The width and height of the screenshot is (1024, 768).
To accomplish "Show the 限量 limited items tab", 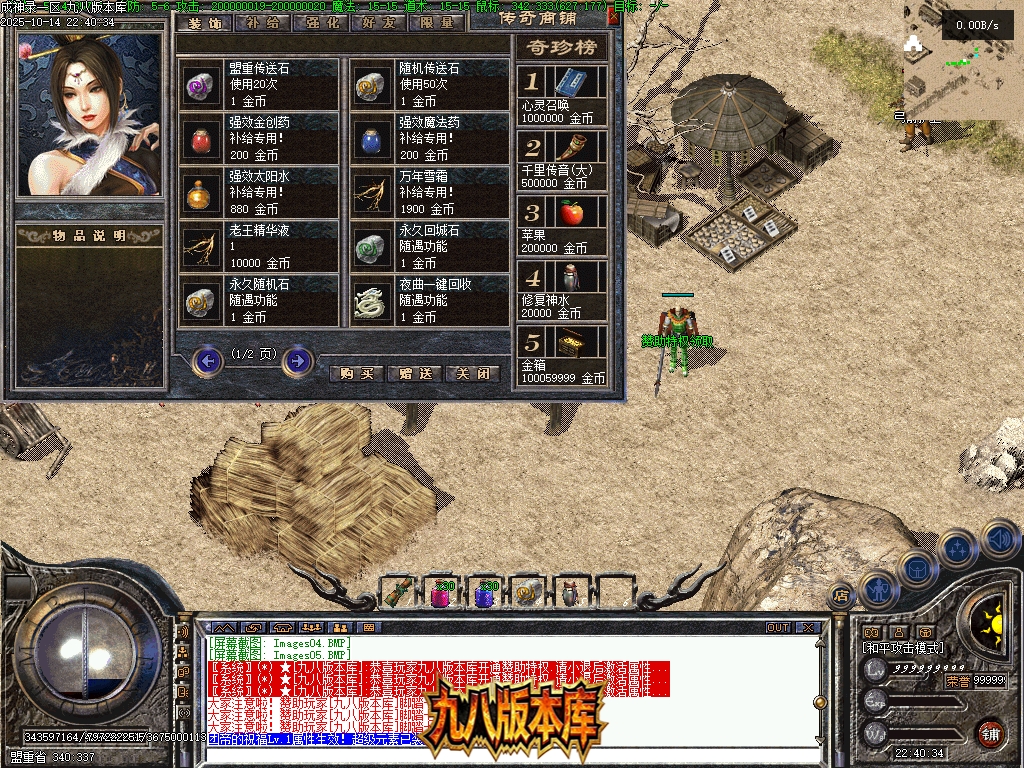I will coord(437,22).
